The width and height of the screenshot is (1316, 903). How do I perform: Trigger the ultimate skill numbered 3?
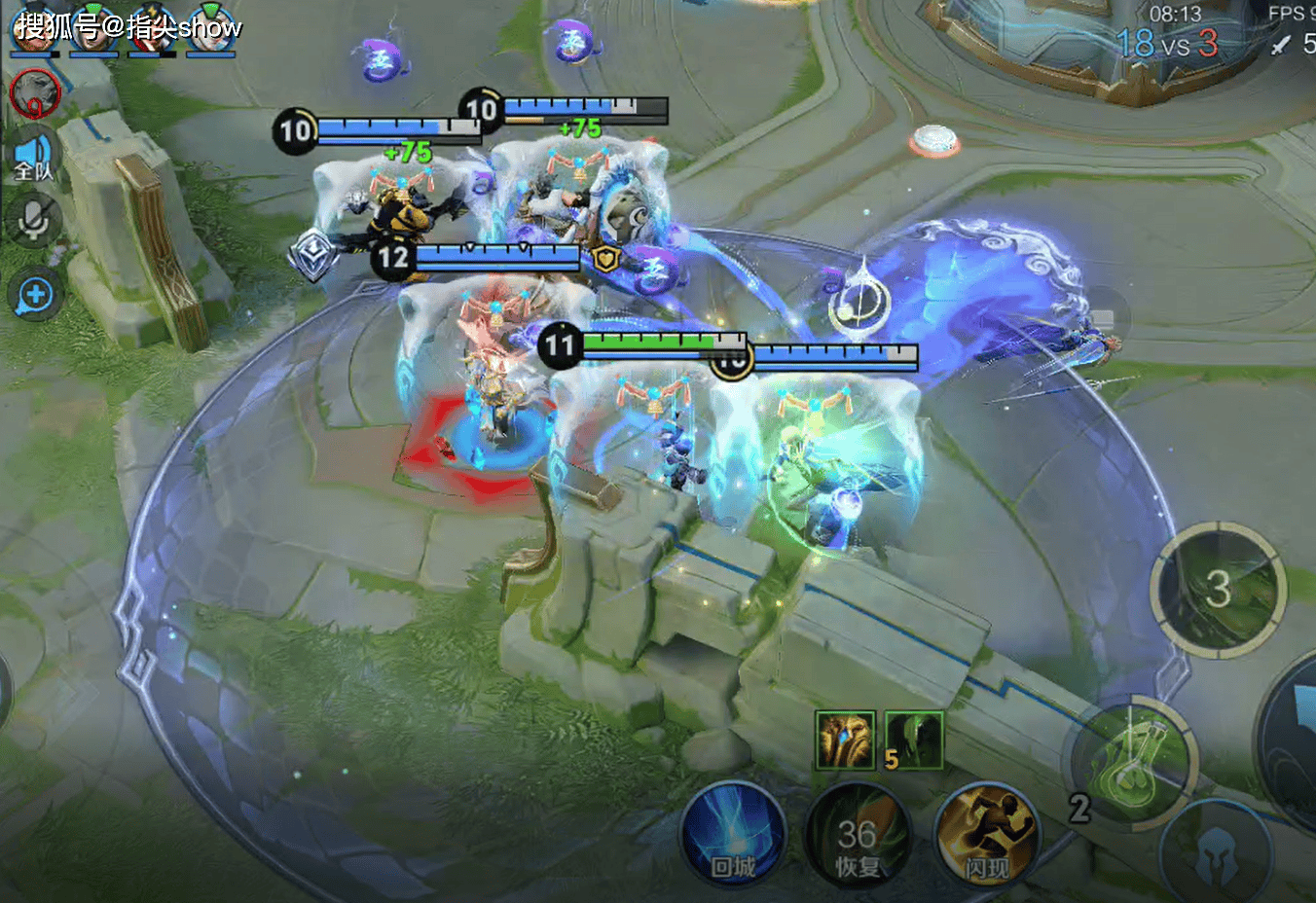tap(1218, 588)
